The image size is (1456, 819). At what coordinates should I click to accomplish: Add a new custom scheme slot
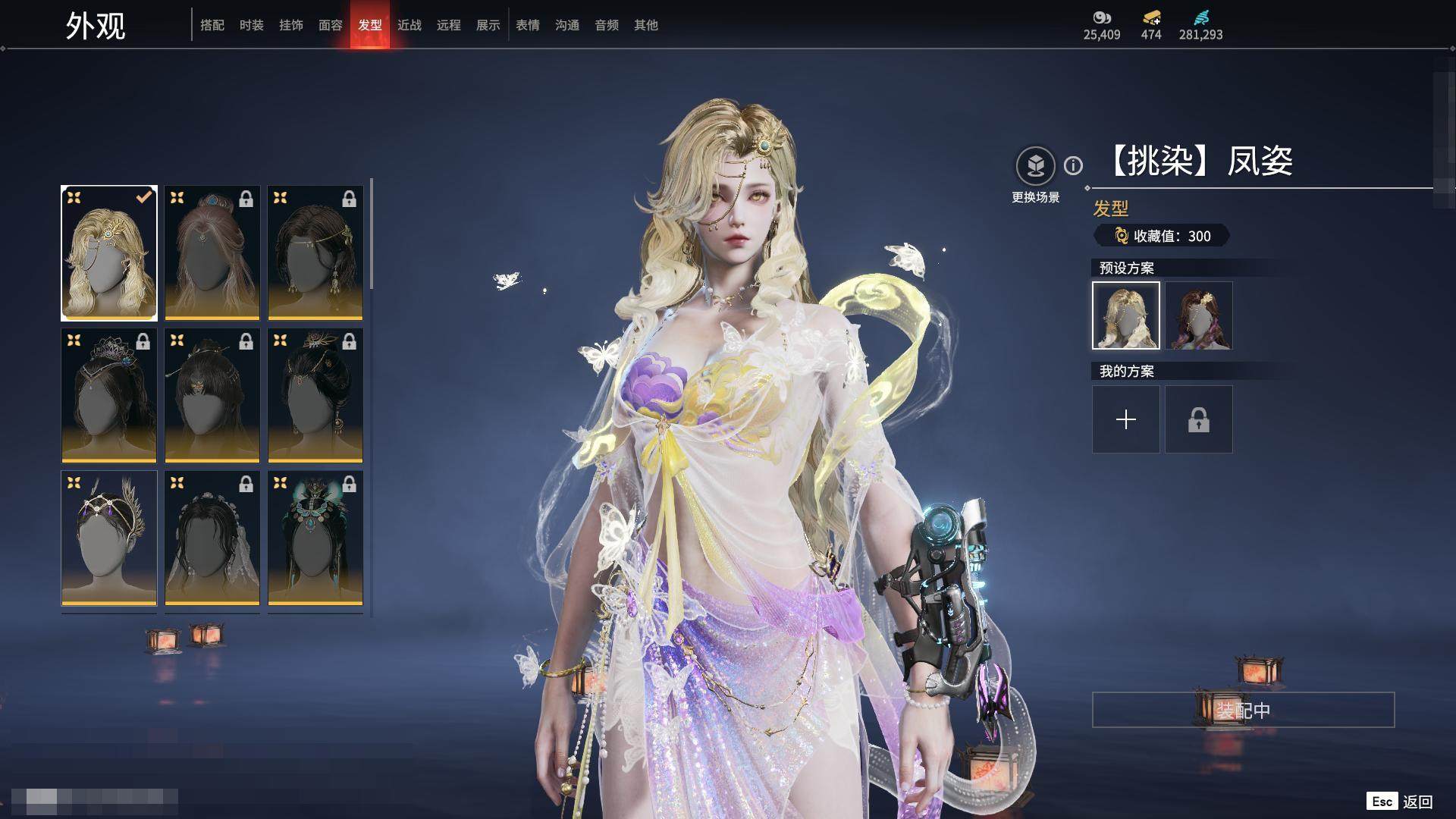click(x=1126, y=419)
